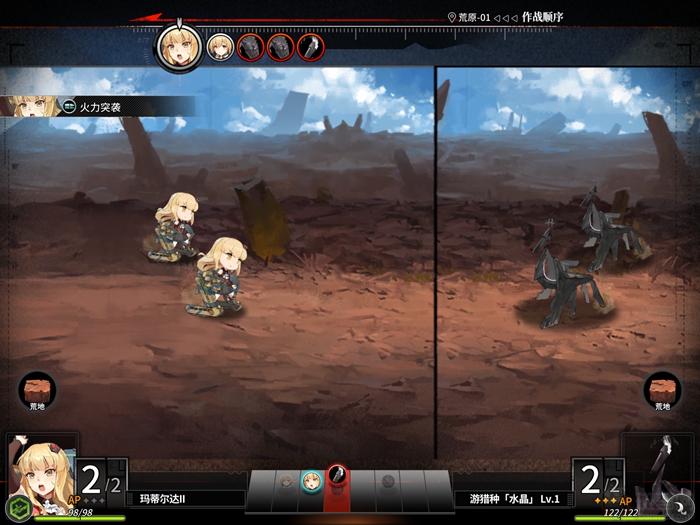The width and height of the screenshot is (700, 525).
Task: Click the right 荒地 terrain icon
Action: (x=662, y=388)
